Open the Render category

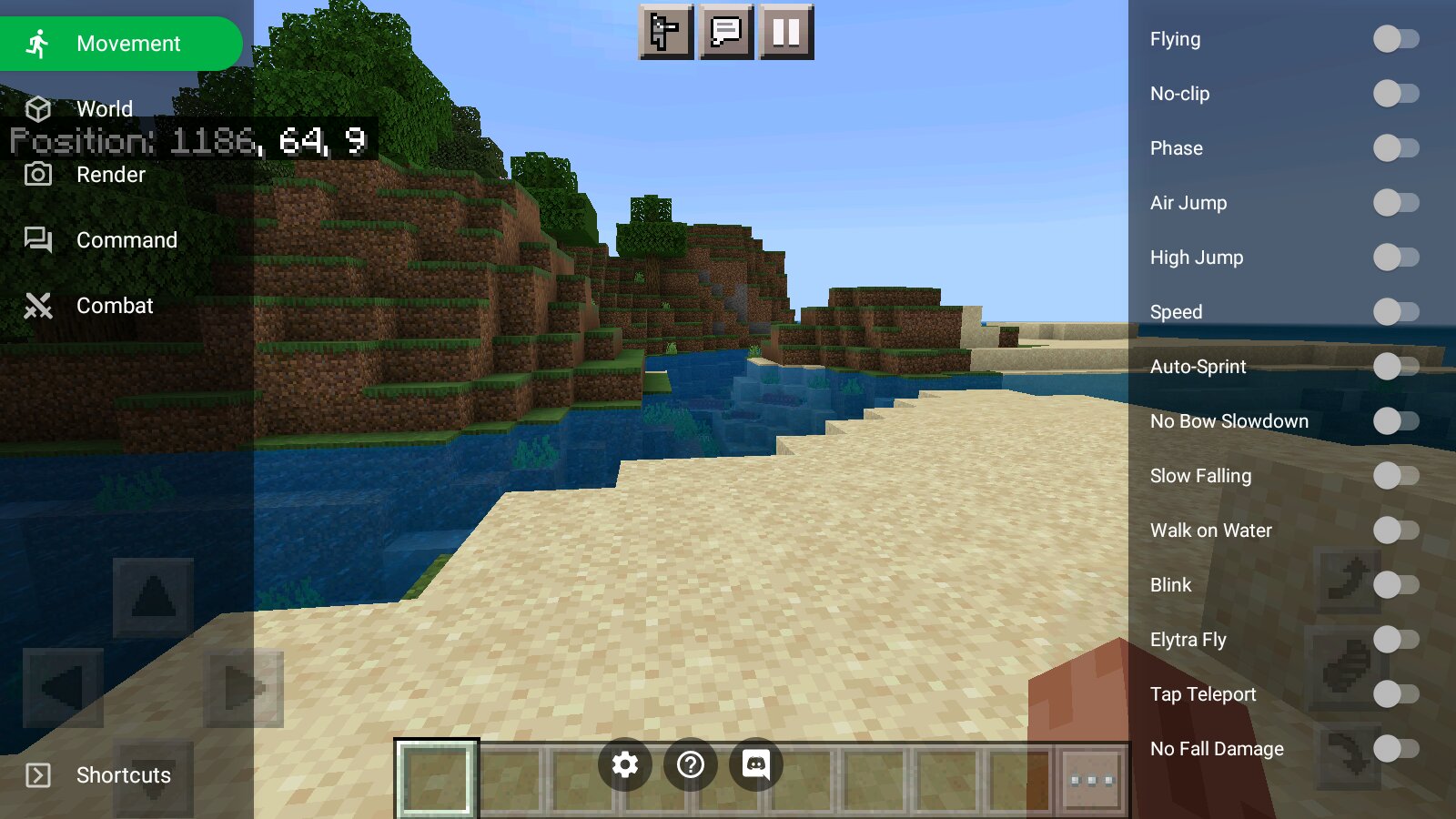point(110,175)
